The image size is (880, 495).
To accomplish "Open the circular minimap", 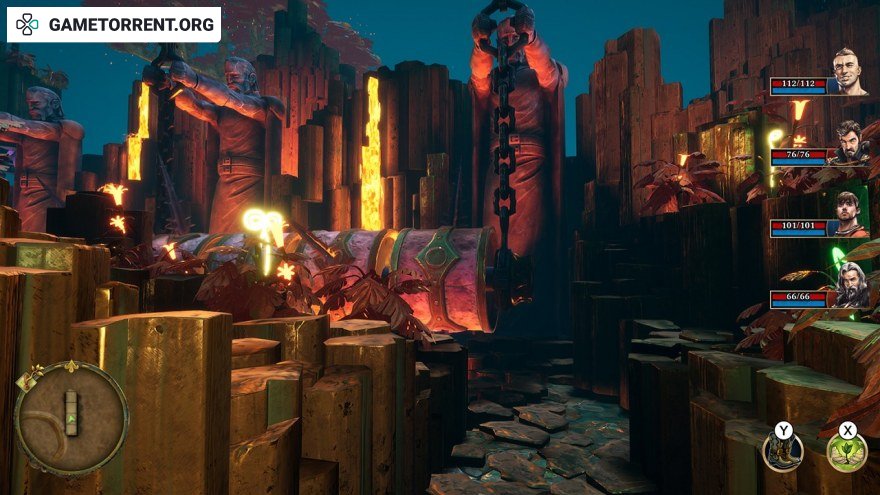I will pyautogui.click(x=71, y=417).
